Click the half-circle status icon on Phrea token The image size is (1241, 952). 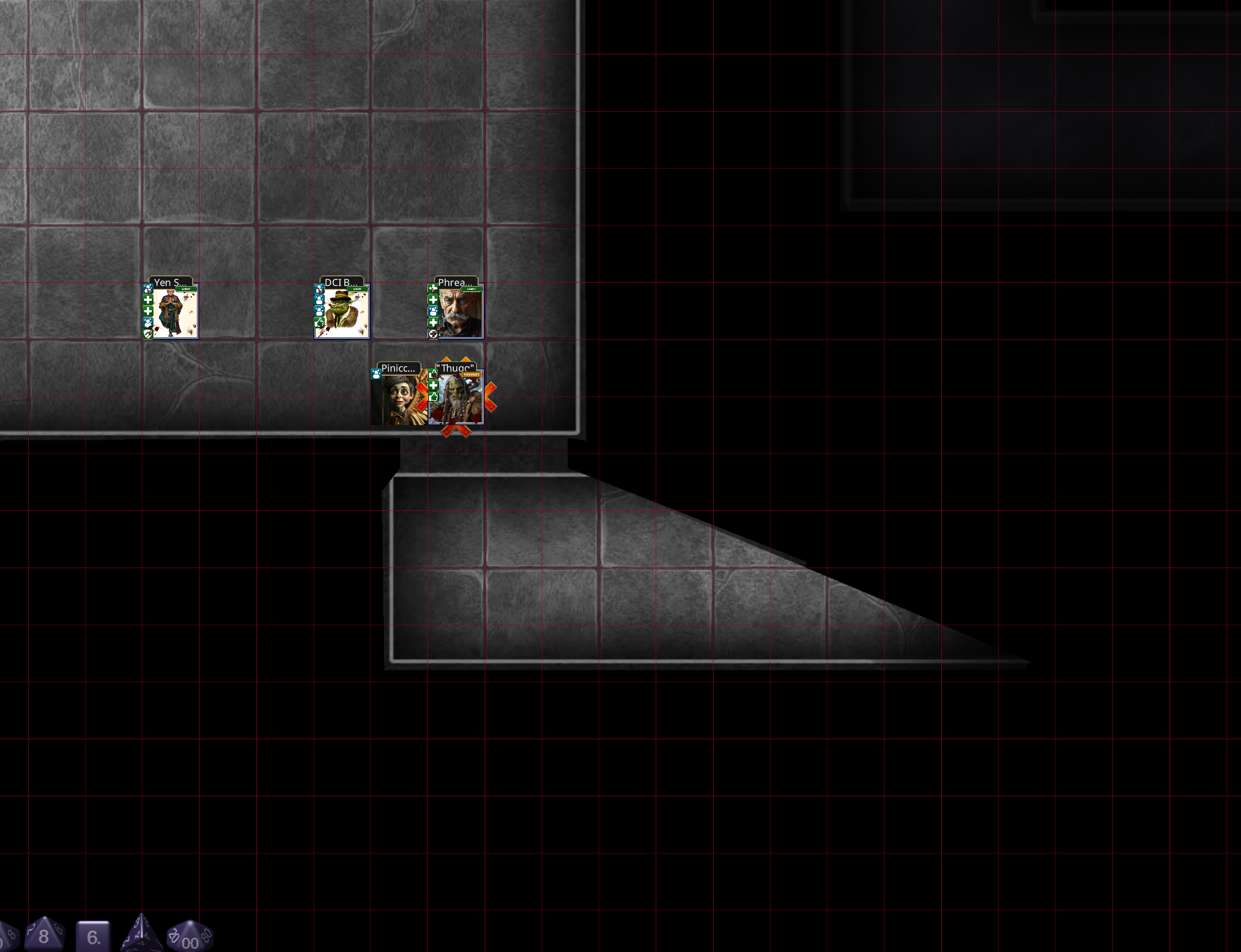tap(432, 335)
